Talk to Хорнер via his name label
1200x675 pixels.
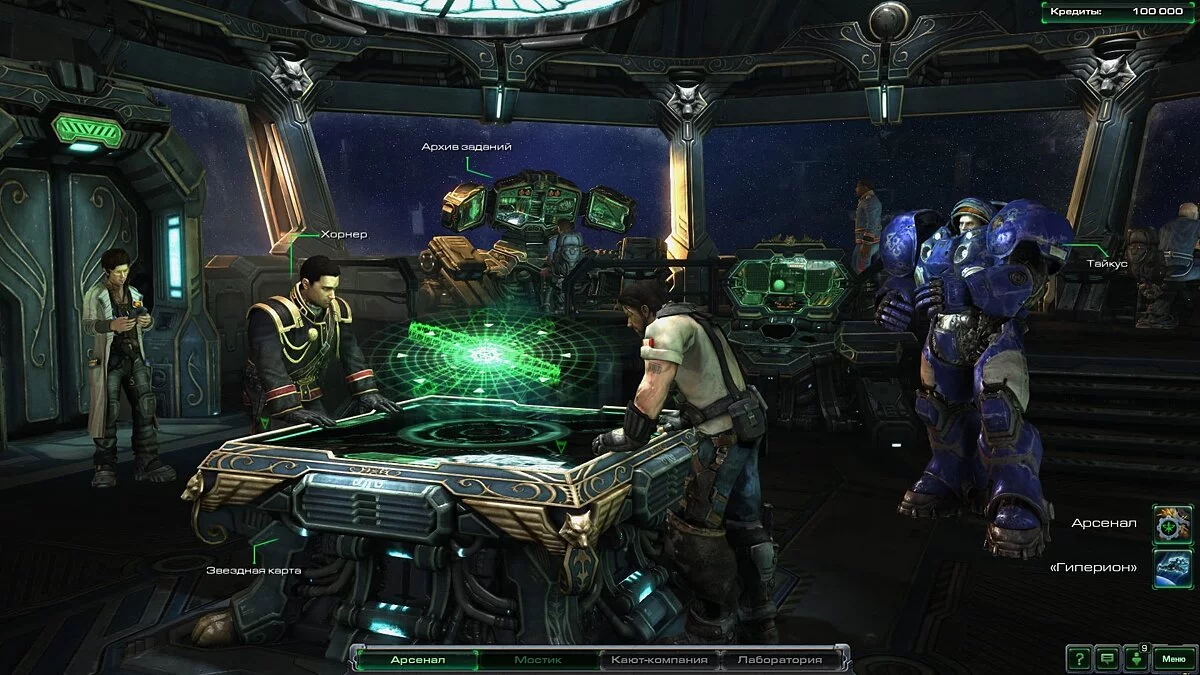[344, 235]
